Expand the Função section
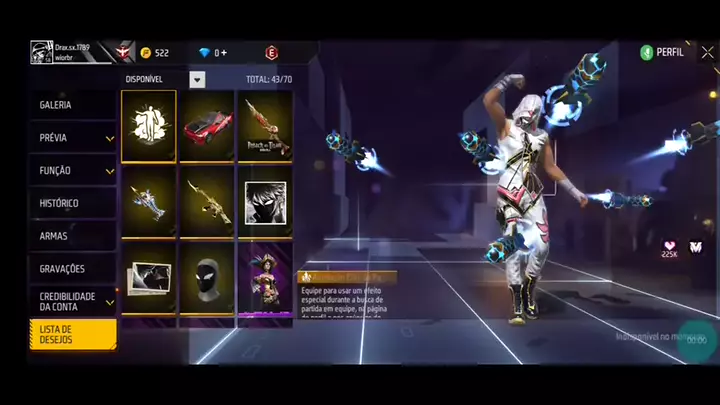 (72, 171)
